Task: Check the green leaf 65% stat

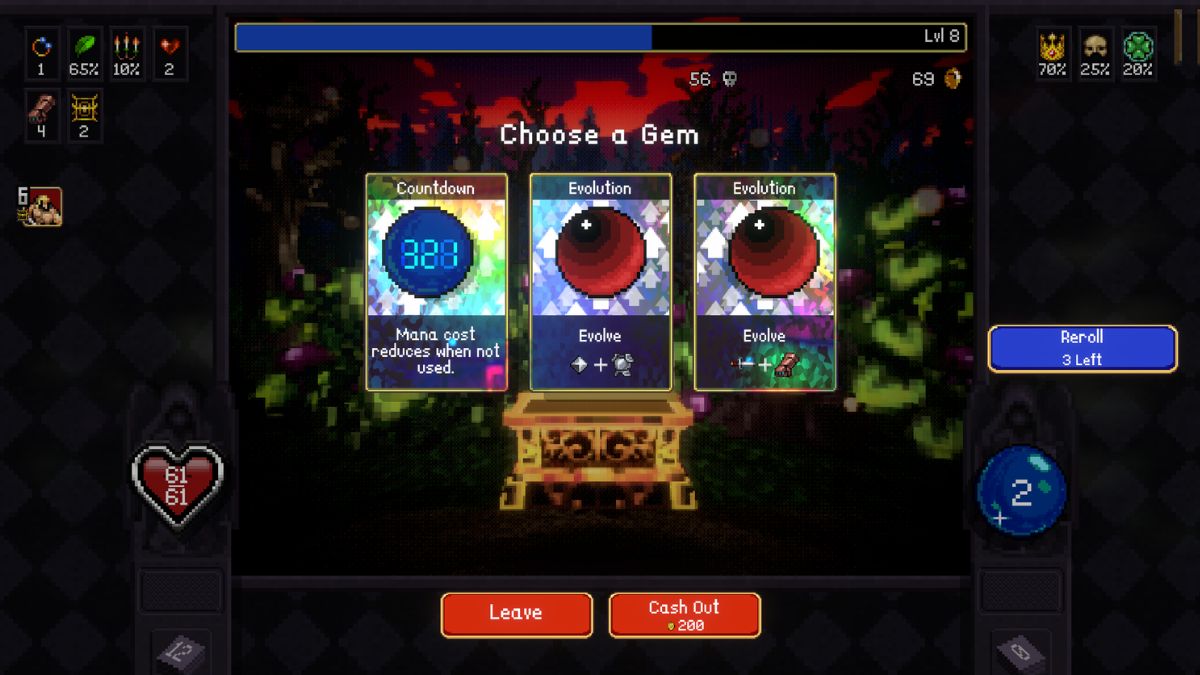Action: tap(84, 48)
